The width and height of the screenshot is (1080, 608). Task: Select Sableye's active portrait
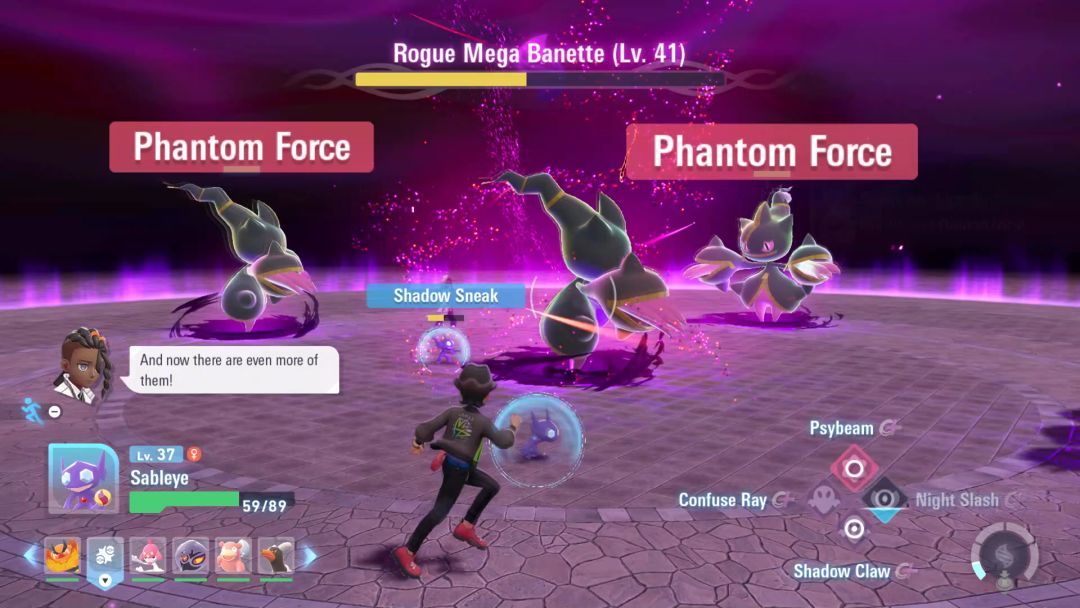pyautogui.click(x=83, y=478)
